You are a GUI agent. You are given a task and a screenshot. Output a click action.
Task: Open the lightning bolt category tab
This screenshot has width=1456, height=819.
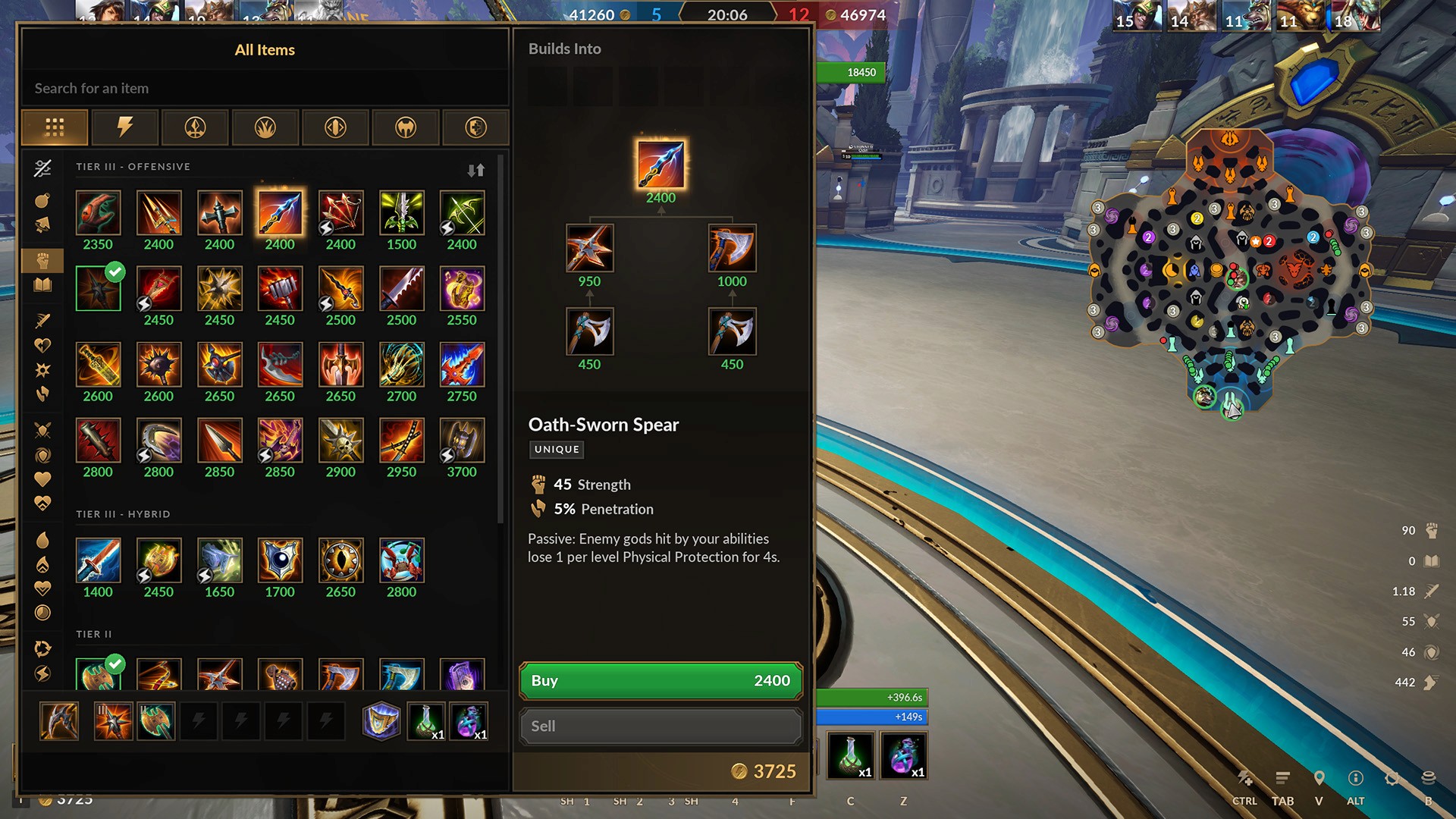coord(124,127)
